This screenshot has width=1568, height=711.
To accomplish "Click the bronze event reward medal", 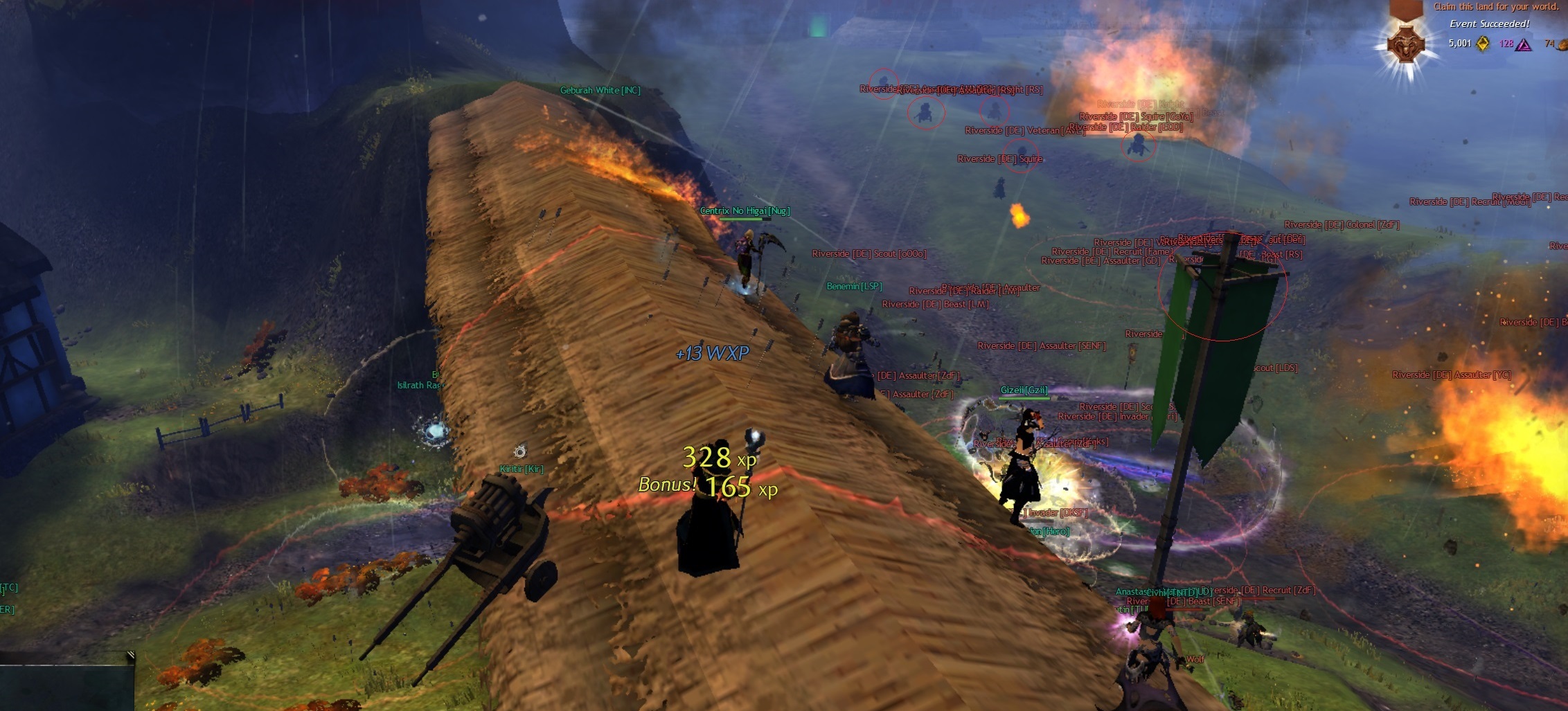I will tap(1405, 44).
